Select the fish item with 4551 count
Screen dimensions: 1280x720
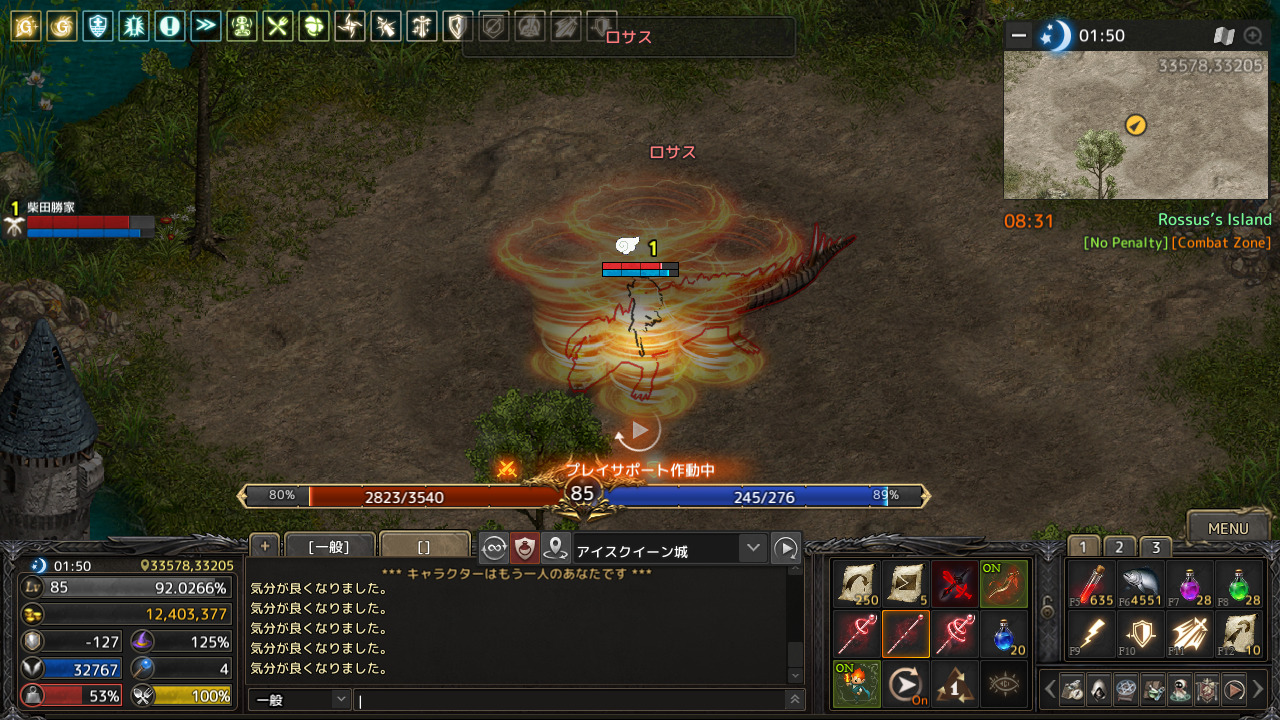(1140, 584)
